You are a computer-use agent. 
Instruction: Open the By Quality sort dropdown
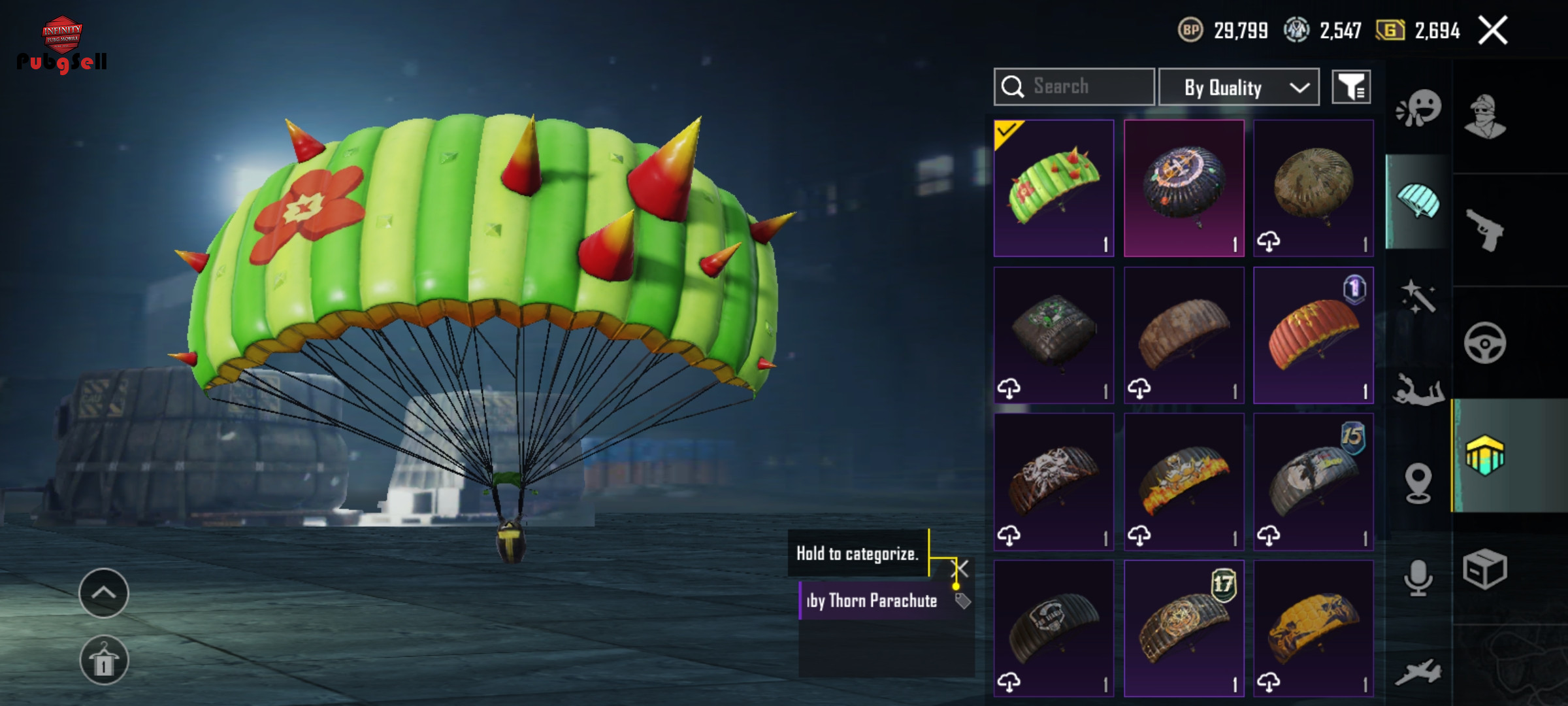coord(1238,87)
